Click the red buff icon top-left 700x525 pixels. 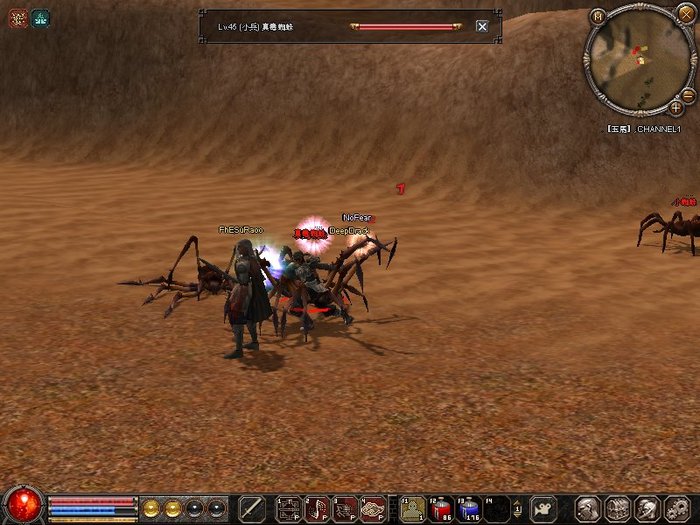tap(18, 17)
